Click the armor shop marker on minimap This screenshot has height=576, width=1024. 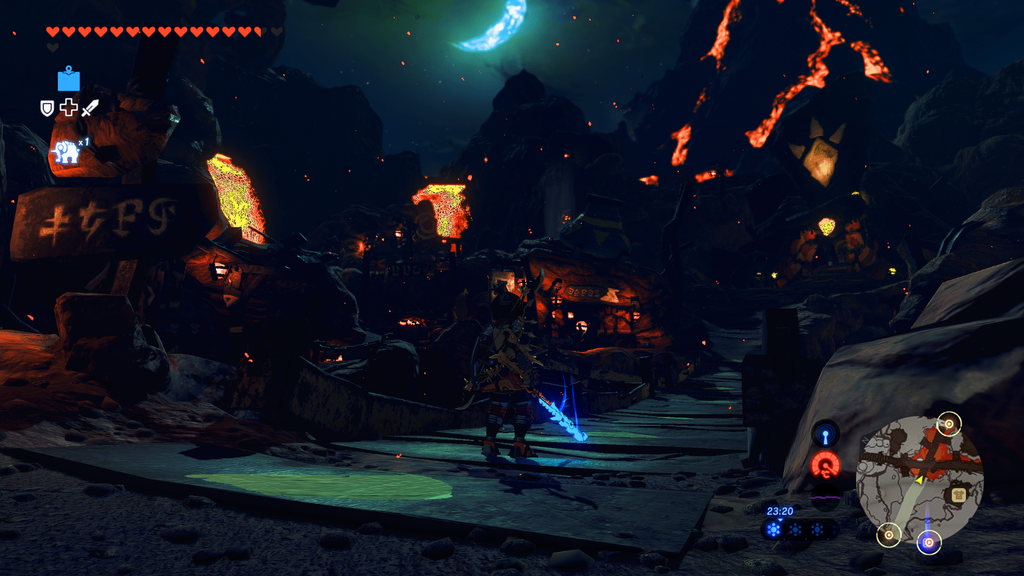[x=956, y=492]
